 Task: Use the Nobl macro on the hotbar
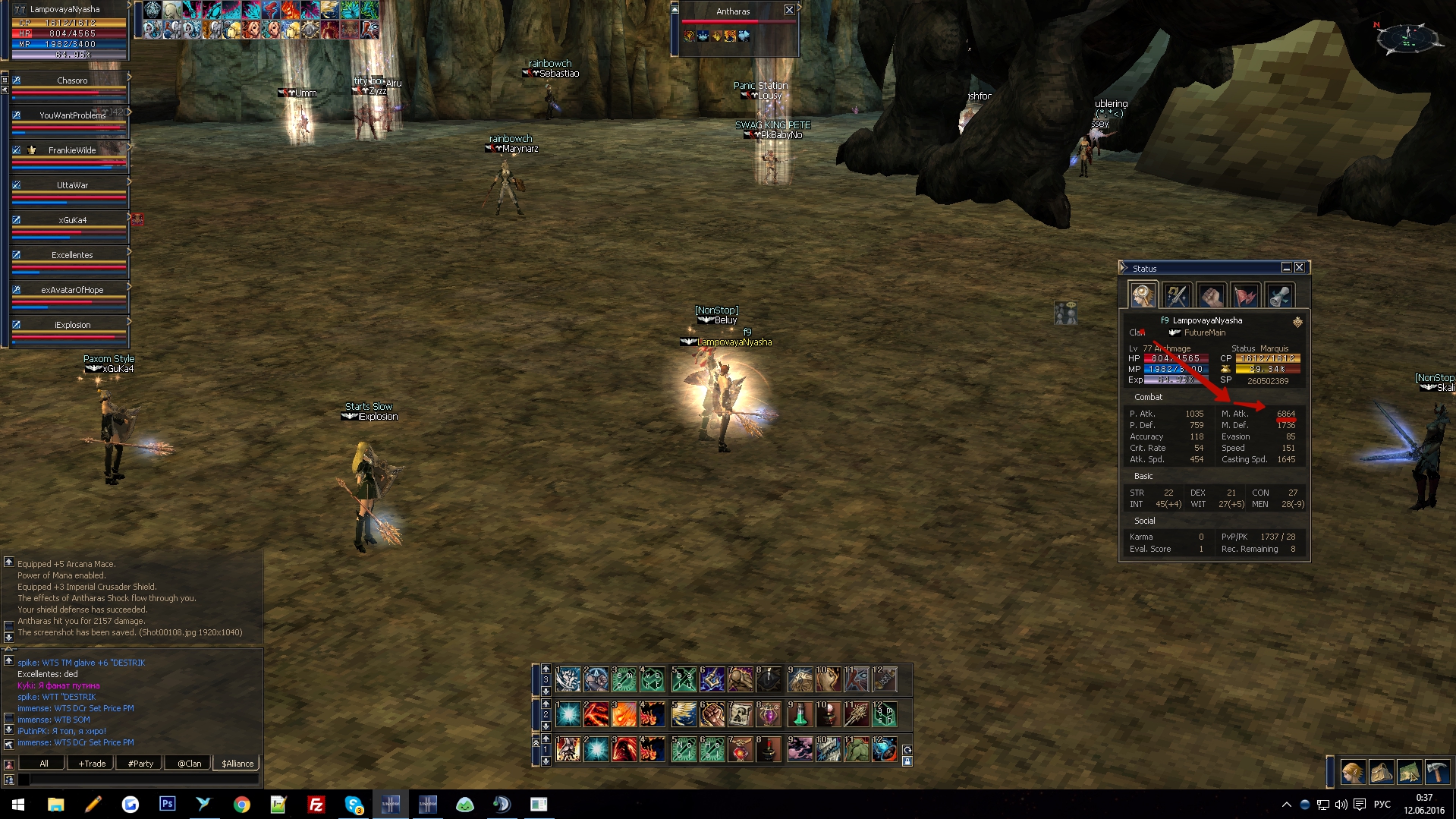pos(684,750)
